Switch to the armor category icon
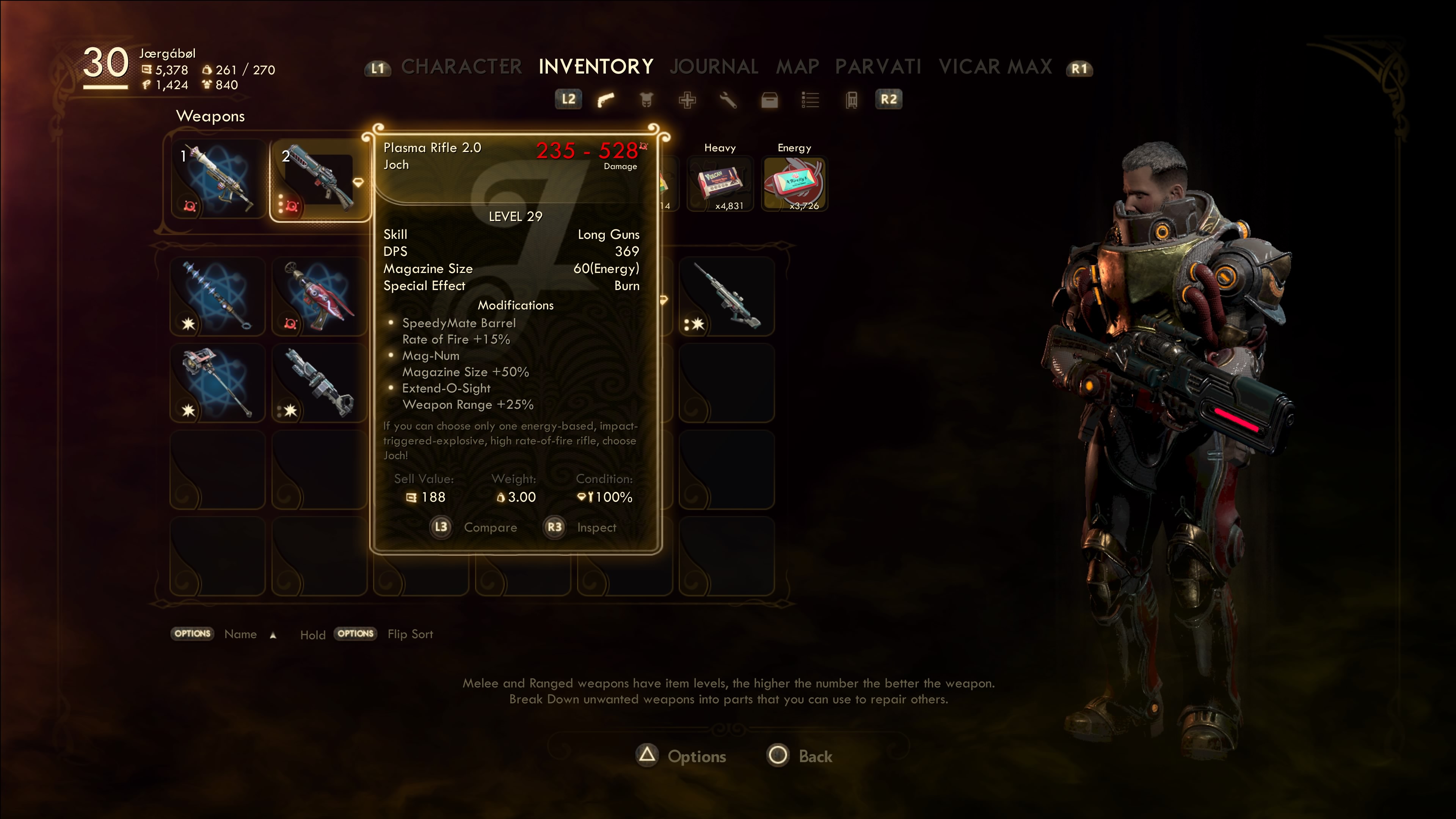This screenshot has width=1456, height=819. (x=646, y=100)
